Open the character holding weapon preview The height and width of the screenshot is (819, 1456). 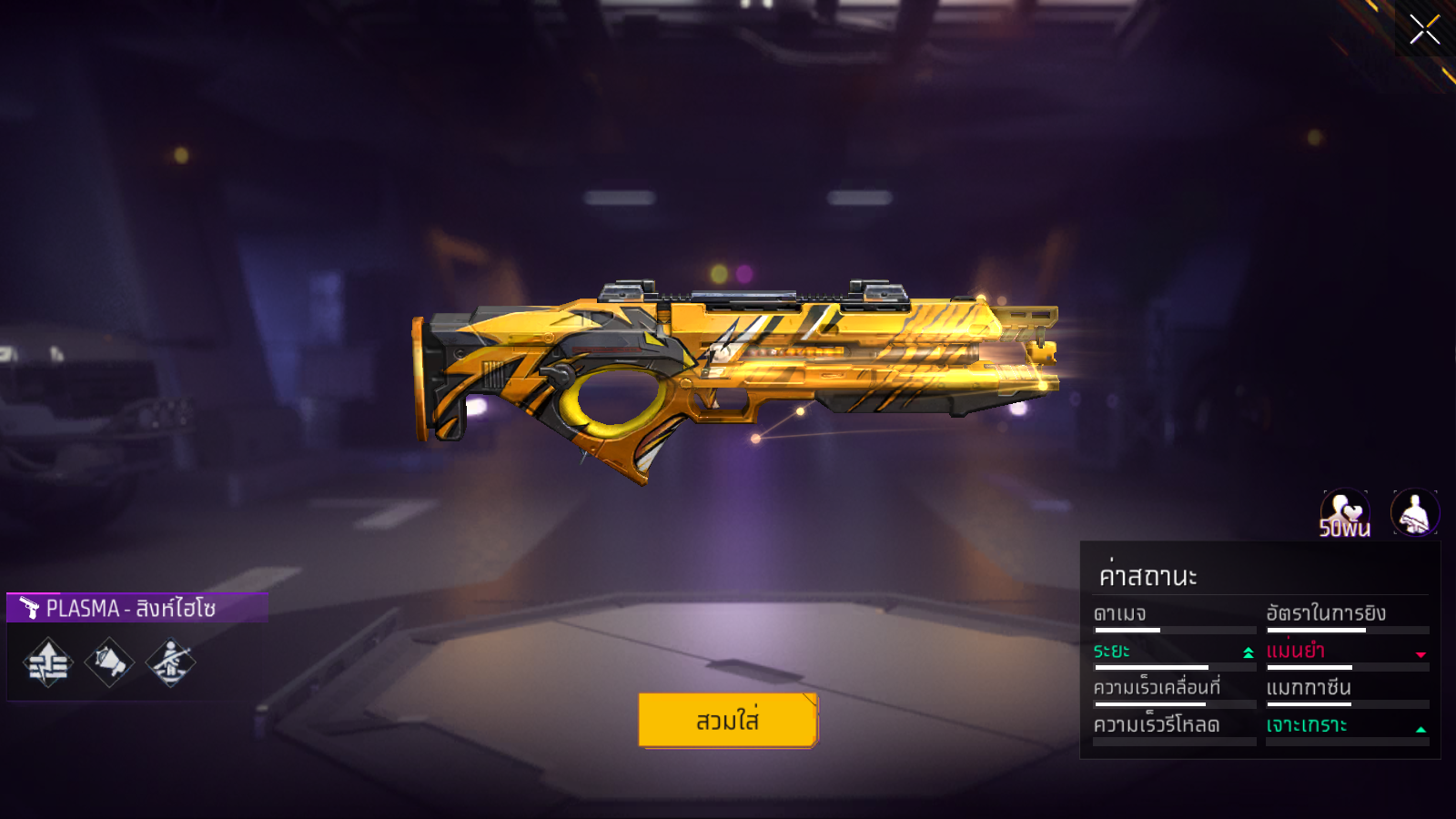[x=1414, y=513]
